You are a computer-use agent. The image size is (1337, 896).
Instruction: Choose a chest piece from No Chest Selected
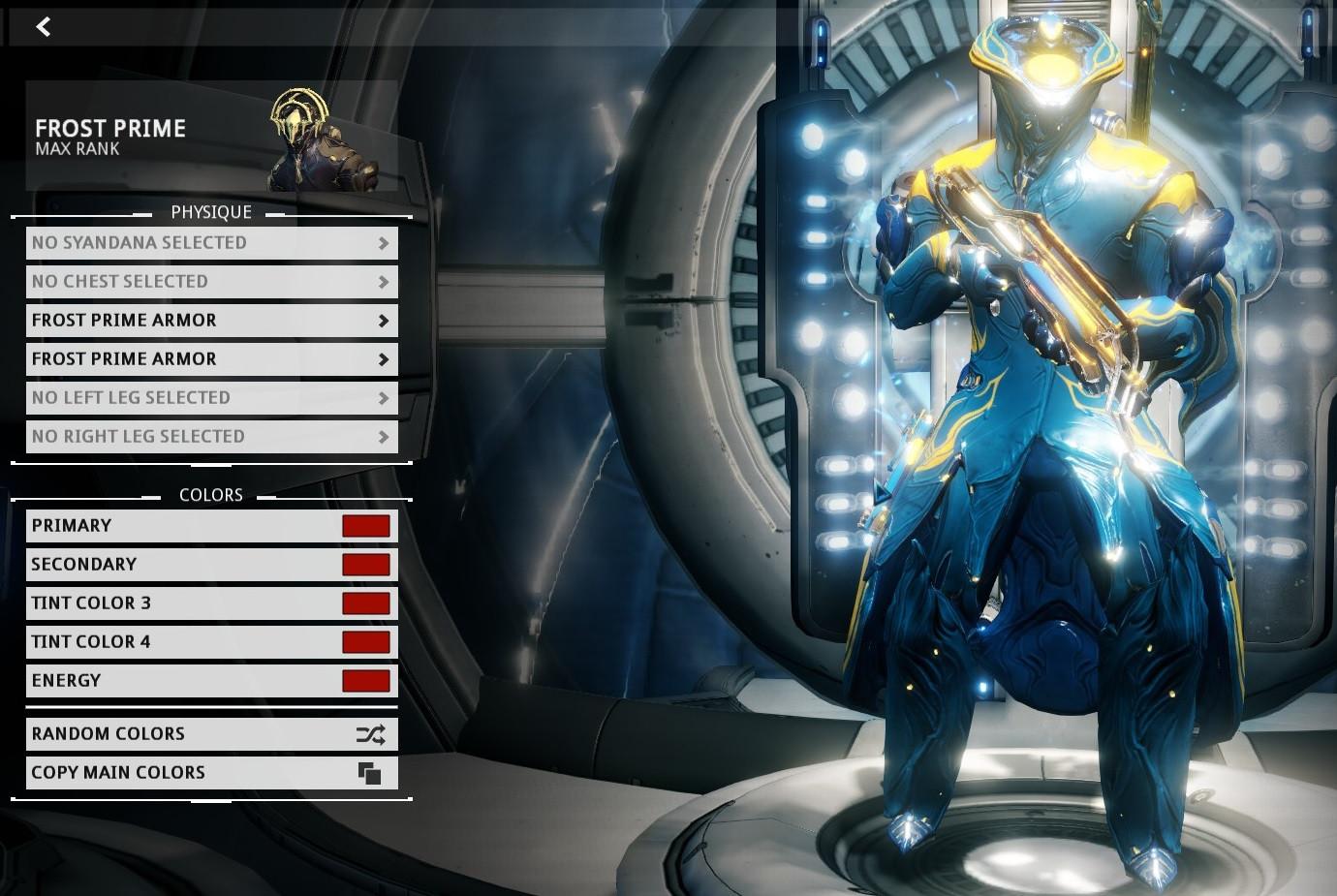211,282
